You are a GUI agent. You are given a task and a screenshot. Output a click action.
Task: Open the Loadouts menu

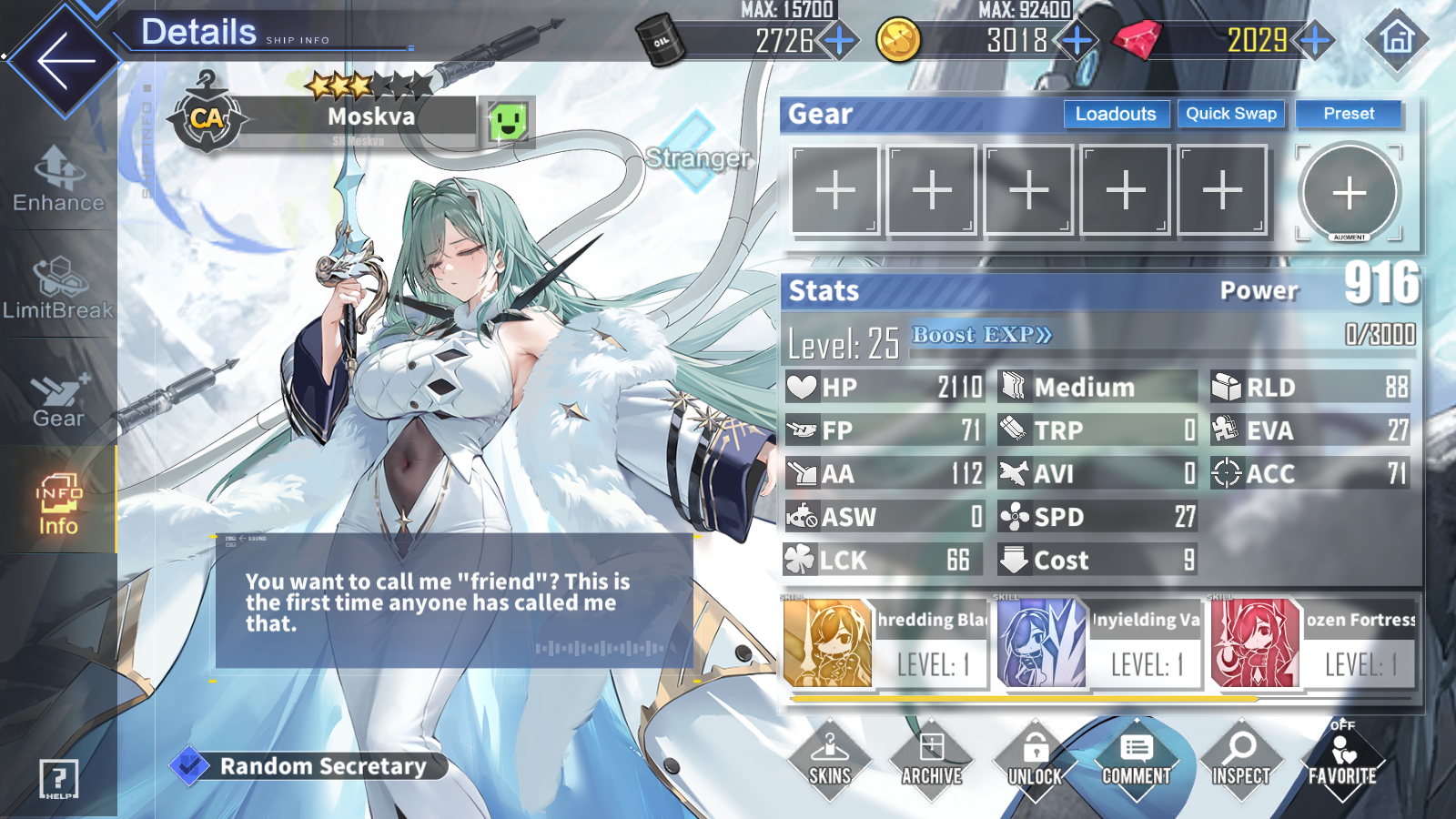pos(1116,114)
